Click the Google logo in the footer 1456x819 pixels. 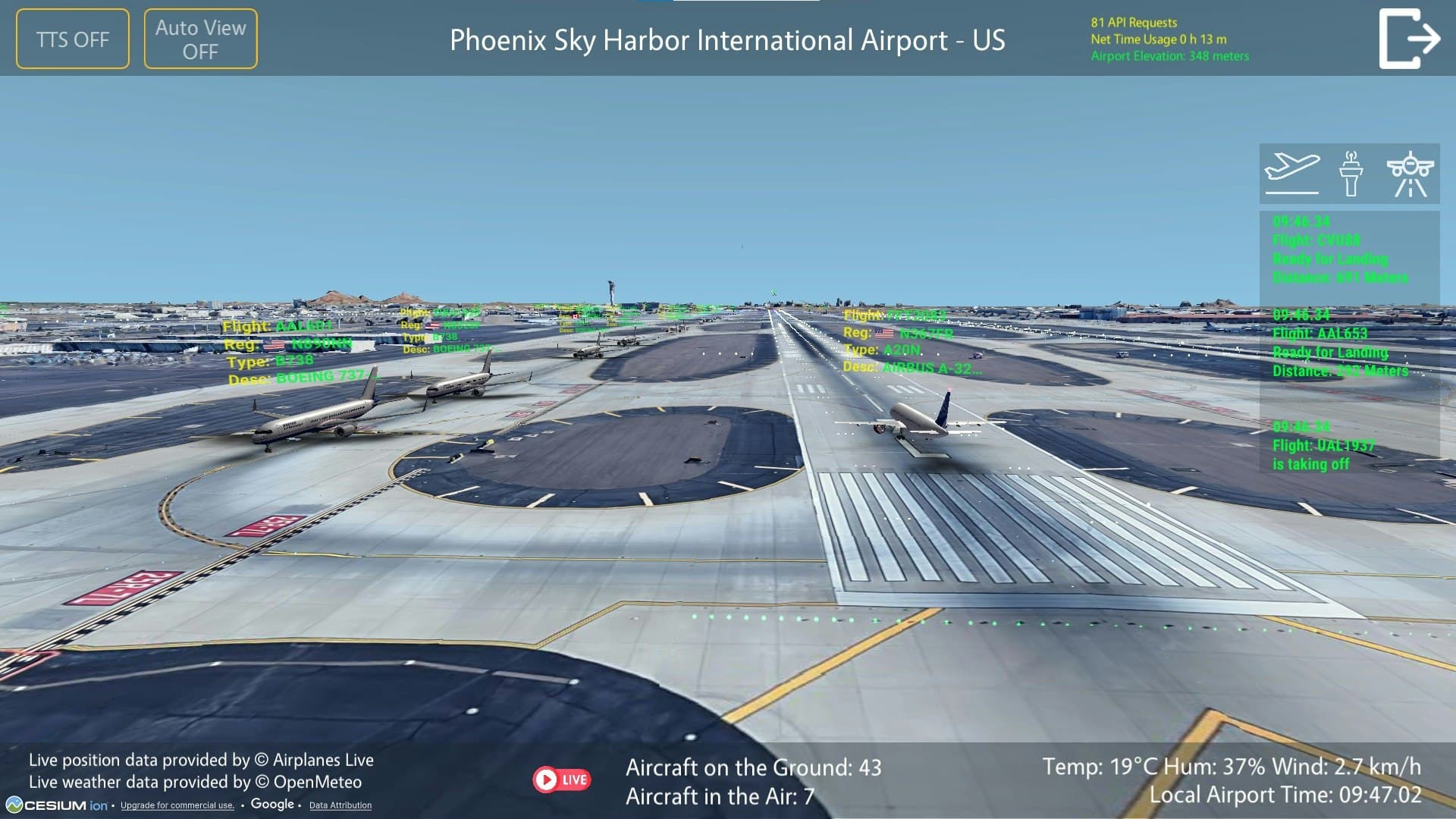coord(271,804)
